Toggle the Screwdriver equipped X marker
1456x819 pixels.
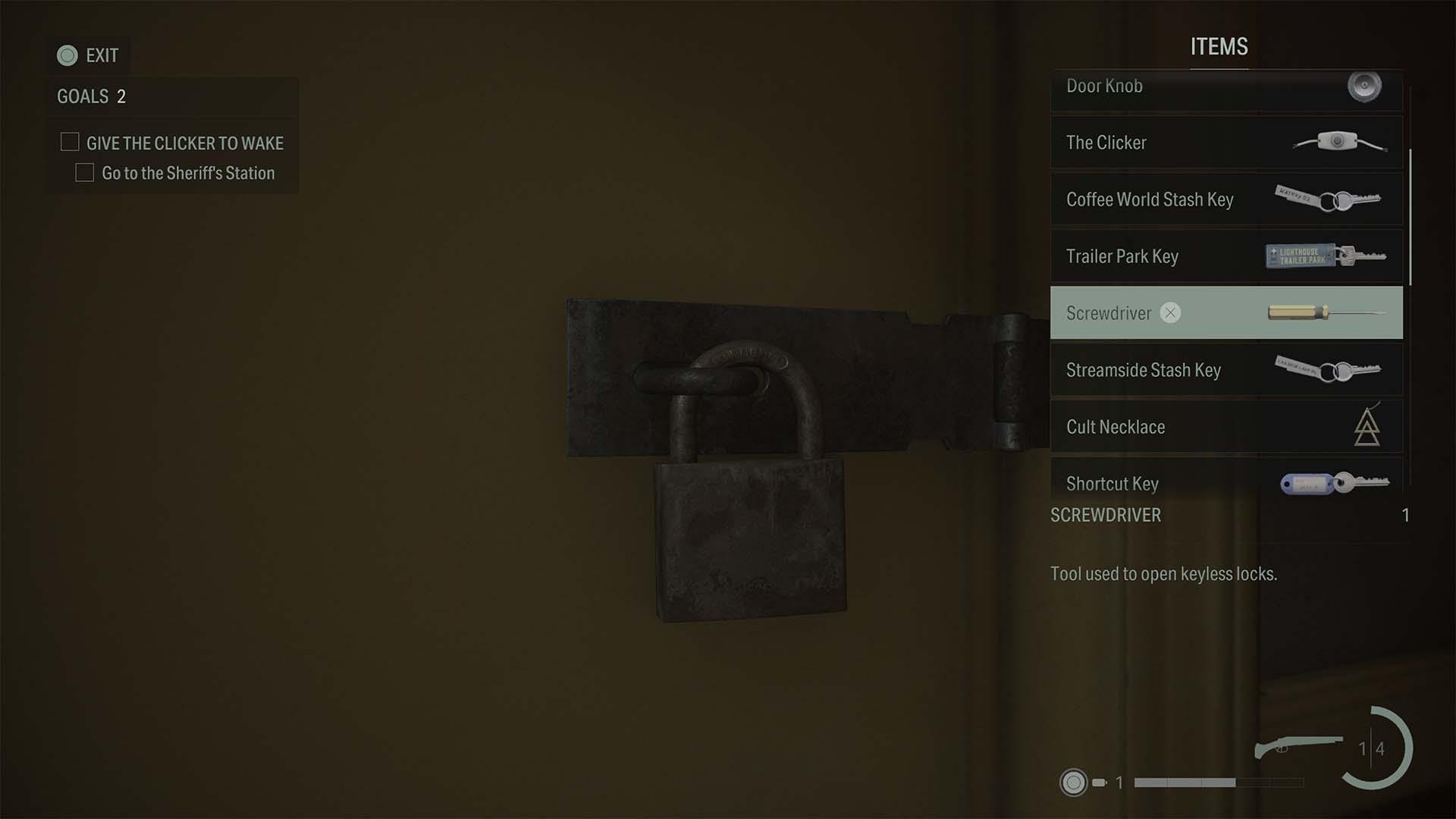pos(1172,313)
